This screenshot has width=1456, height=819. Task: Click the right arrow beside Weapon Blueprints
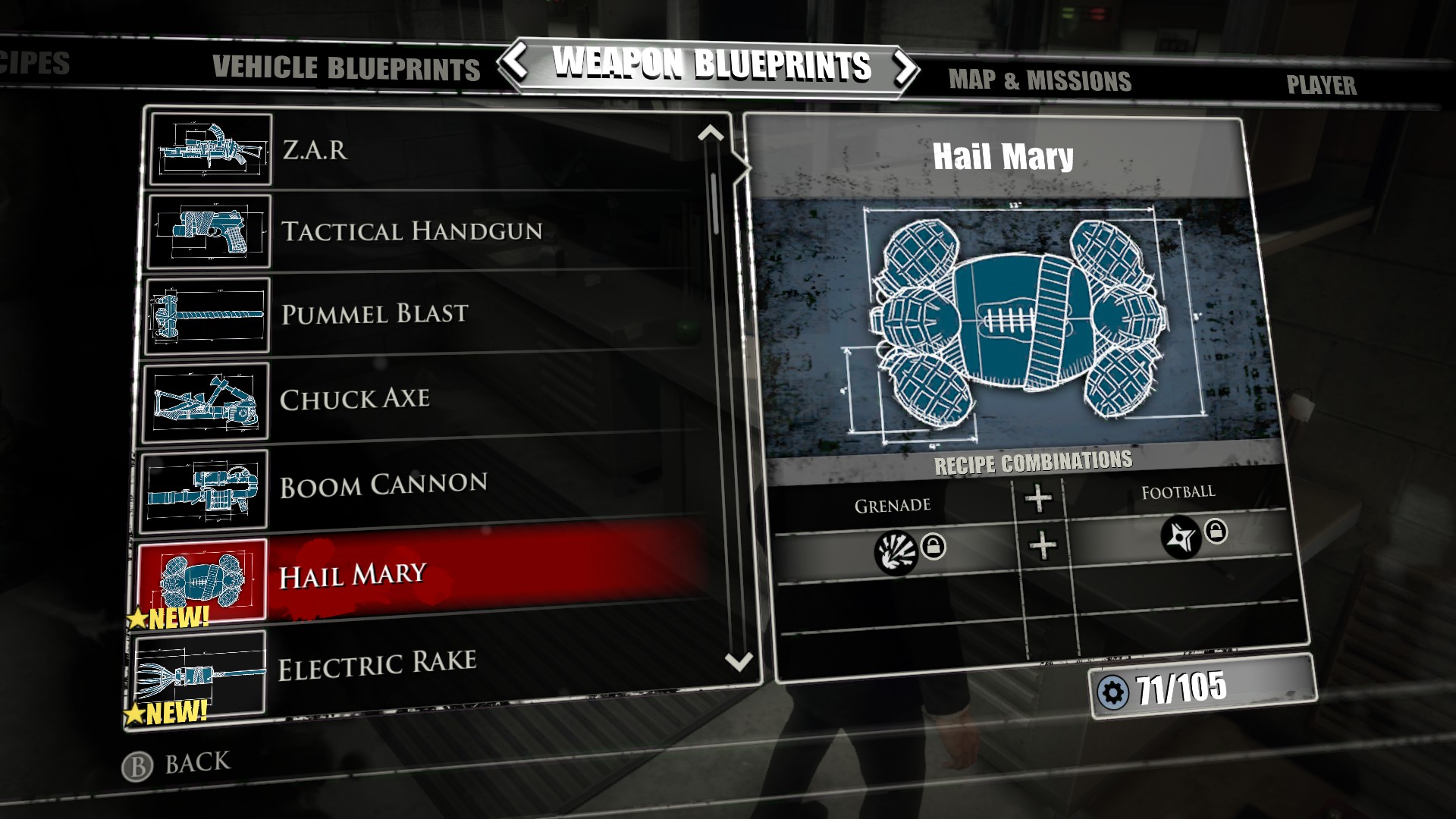click(x=904, y=67)
